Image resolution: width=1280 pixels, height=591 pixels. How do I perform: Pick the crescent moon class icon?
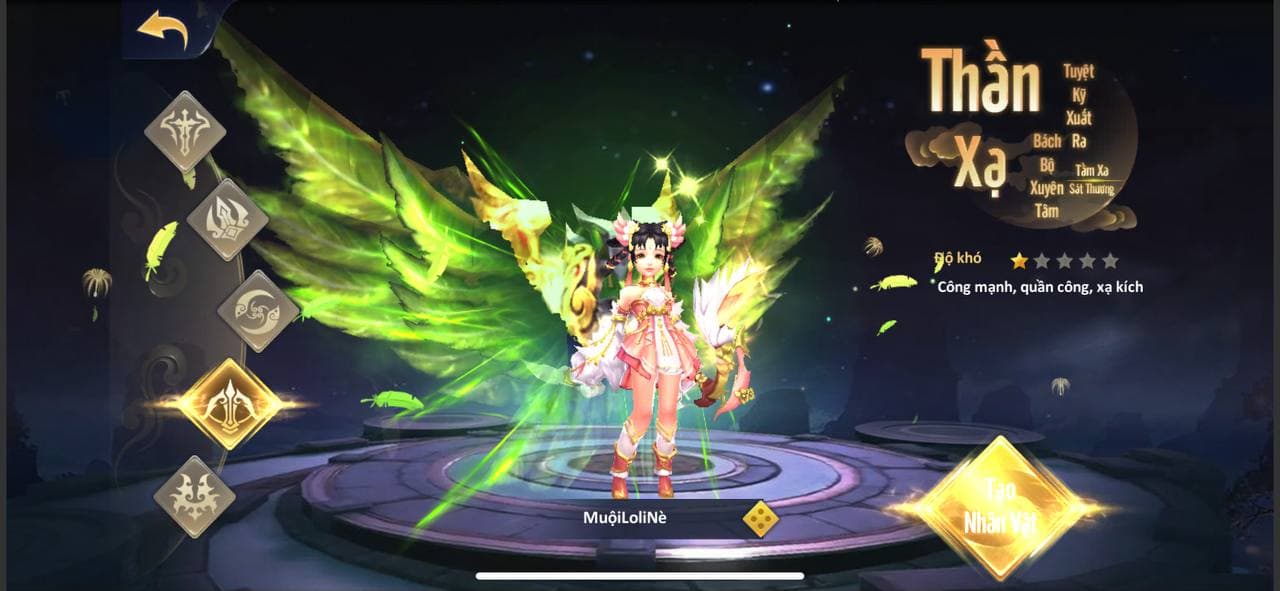(x=258, y=310)
